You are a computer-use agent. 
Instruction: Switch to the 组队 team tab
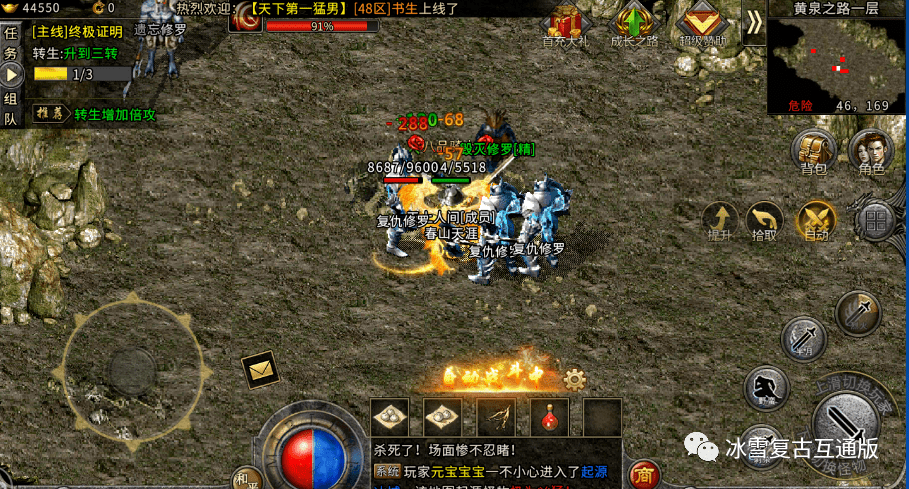pos(11,108)
